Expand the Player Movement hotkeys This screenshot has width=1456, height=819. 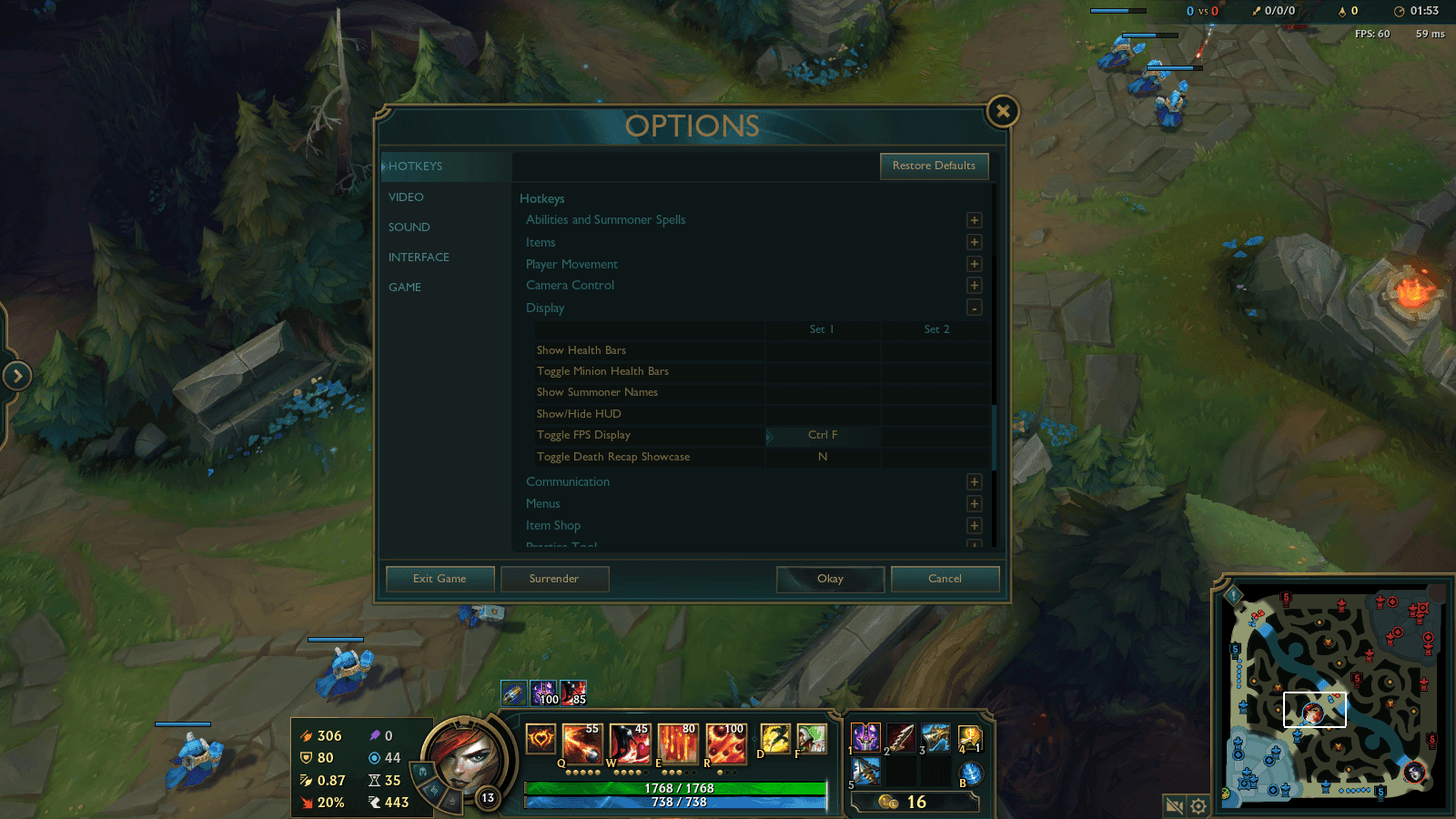[974, 264]
